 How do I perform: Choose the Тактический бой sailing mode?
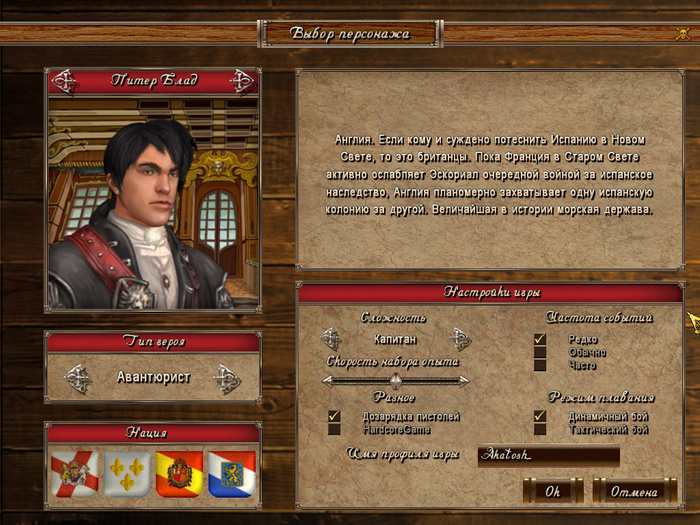[540, 429]
